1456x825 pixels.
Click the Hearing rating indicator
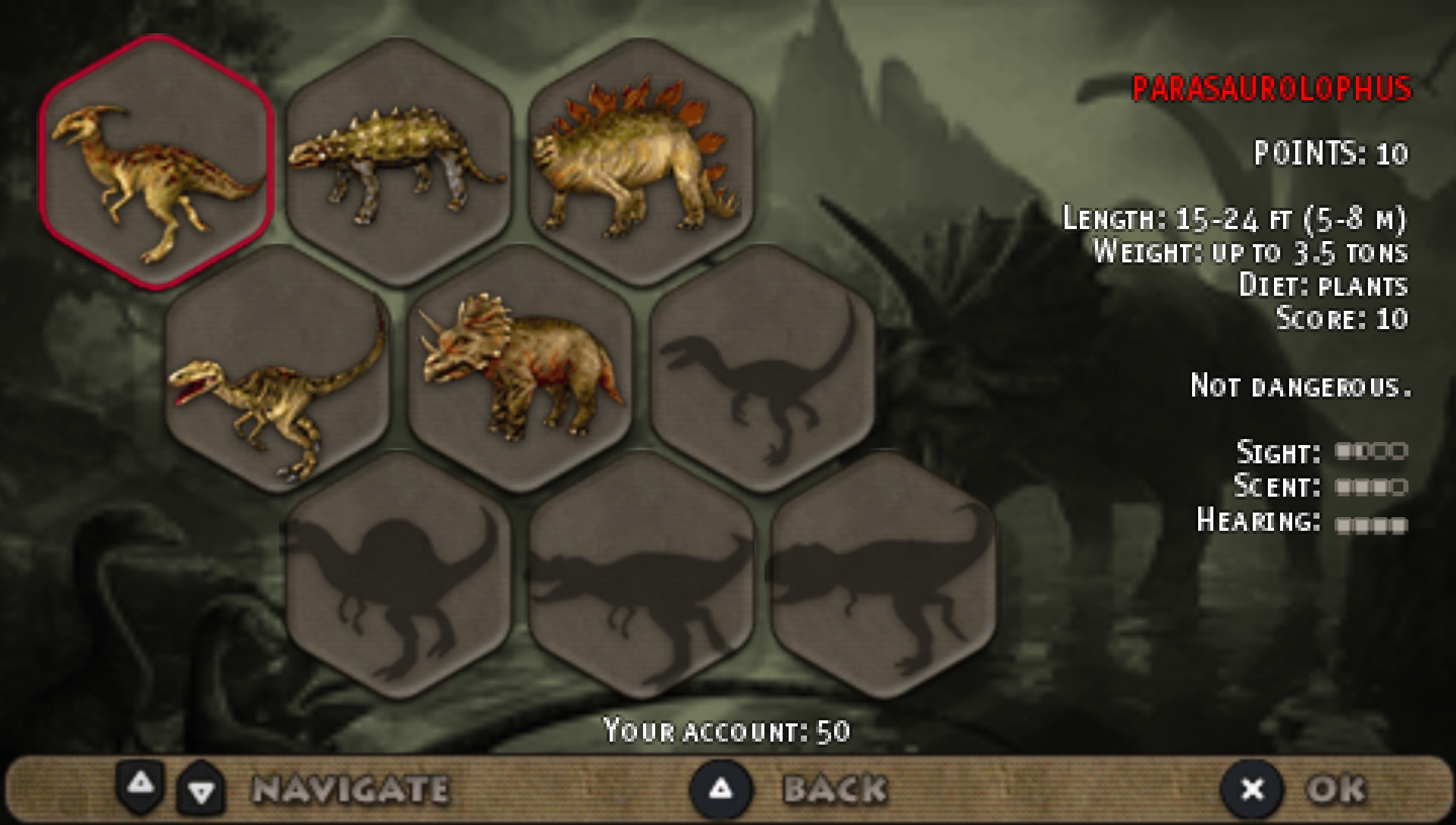pos(1373,525)
